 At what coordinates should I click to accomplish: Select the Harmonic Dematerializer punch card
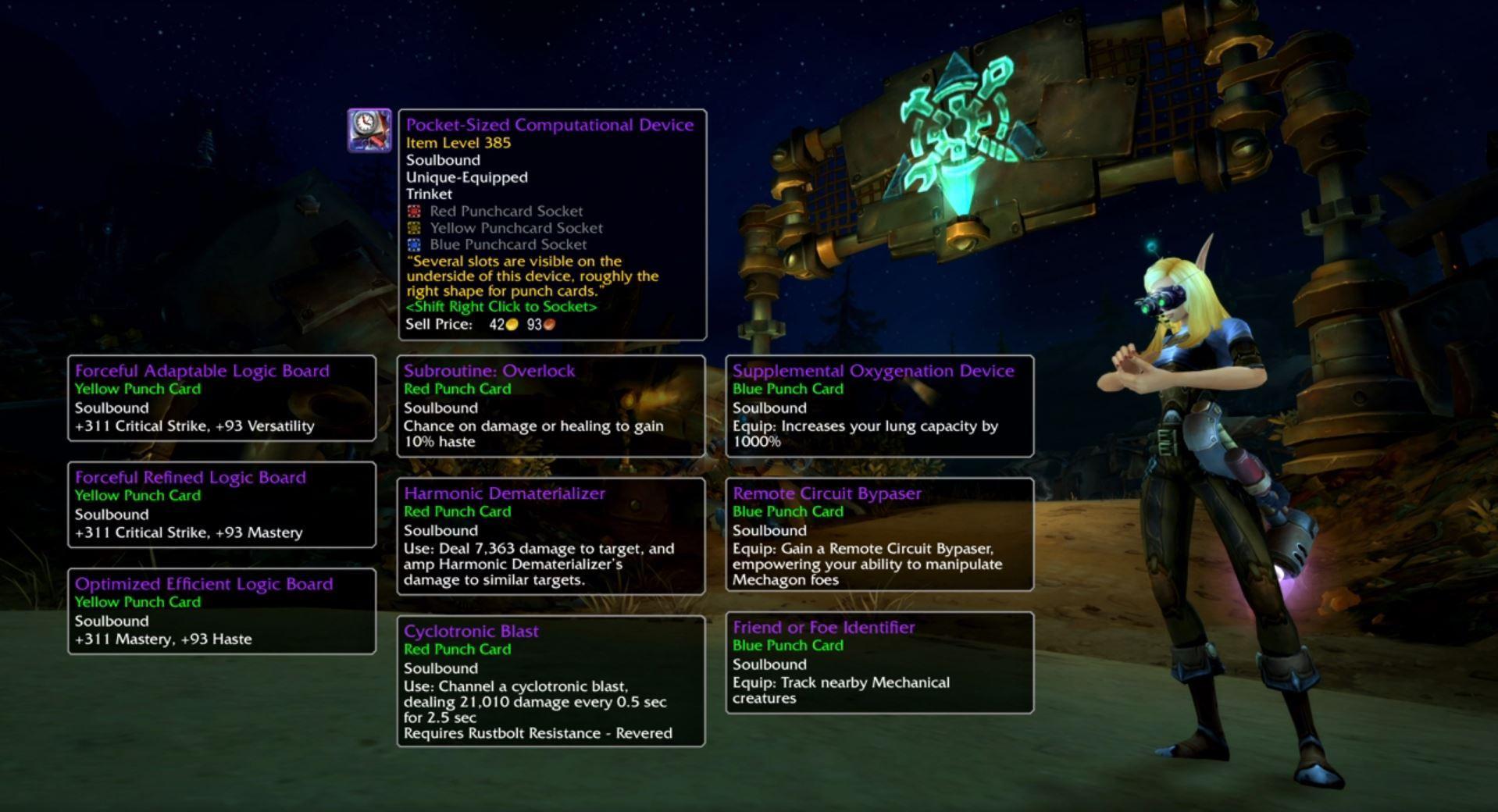pos(551,536)
